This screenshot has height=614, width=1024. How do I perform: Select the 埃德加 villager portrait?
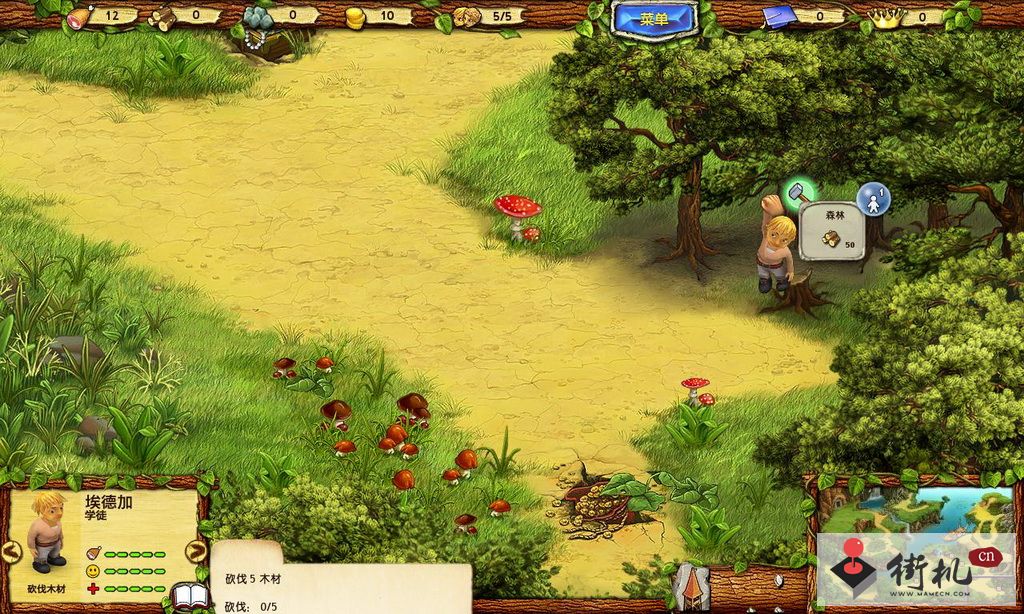(x=46, y=530)
